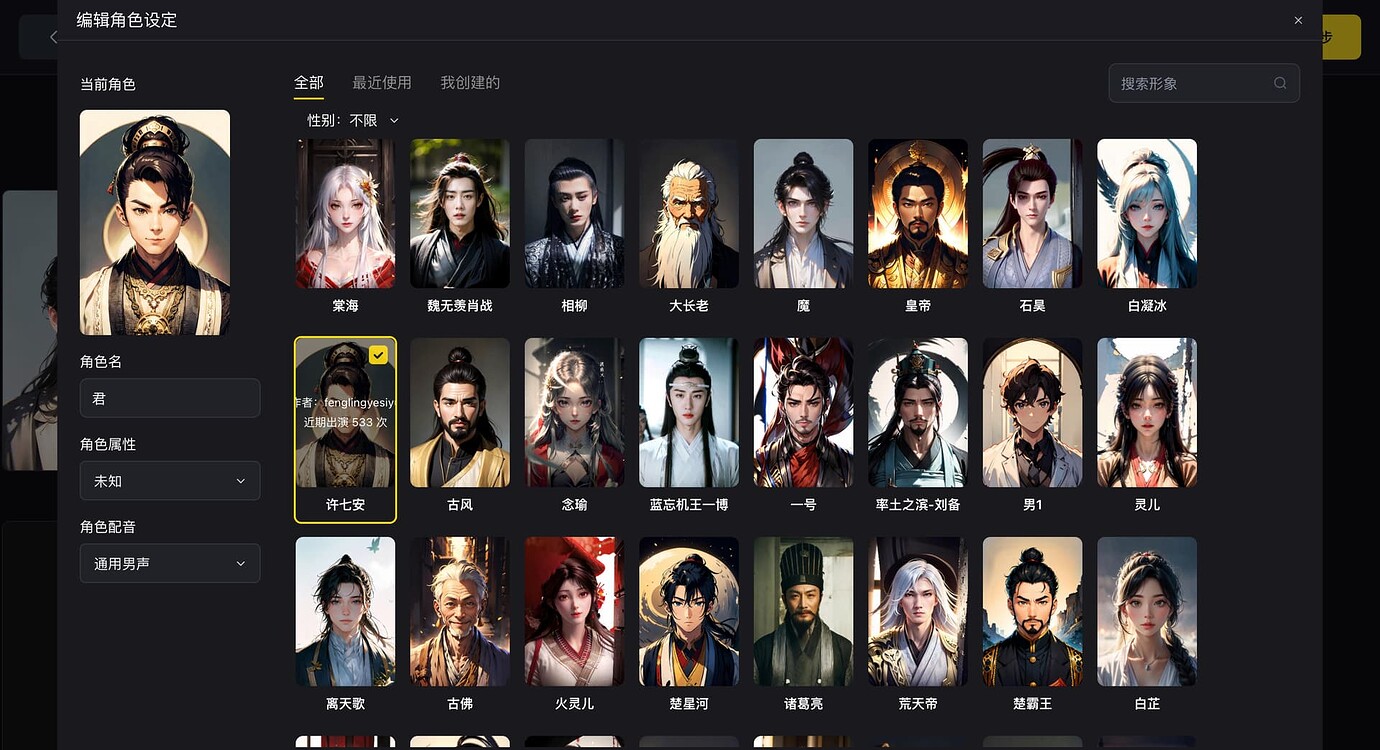Image resolution: width=1380 pixels, height=750 pixels.
Task: Select 蓝忘机王一博 as the character
Action: (688, 412)
